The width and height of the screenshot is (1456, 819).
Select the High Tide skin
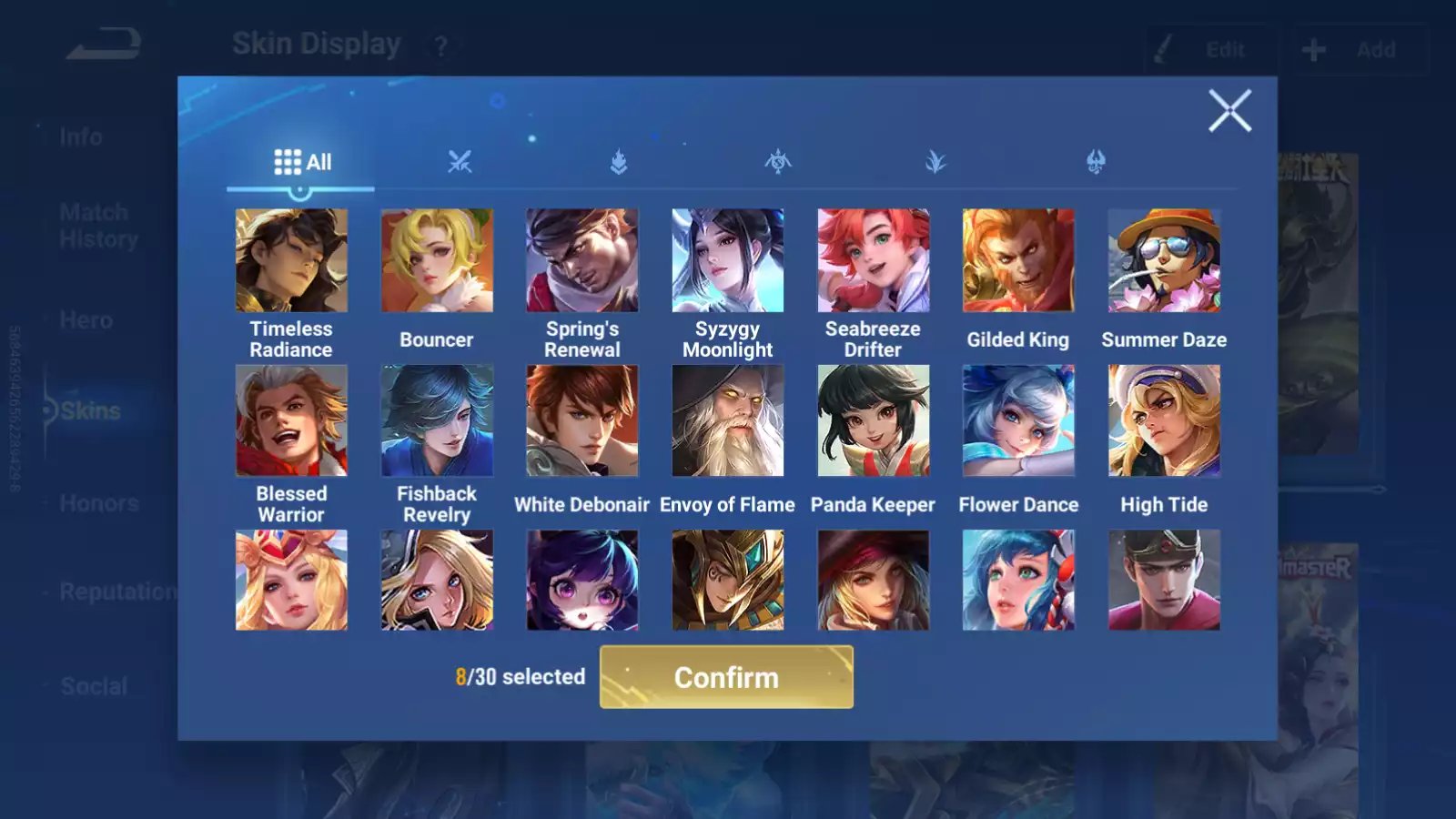coord(1164,420)
